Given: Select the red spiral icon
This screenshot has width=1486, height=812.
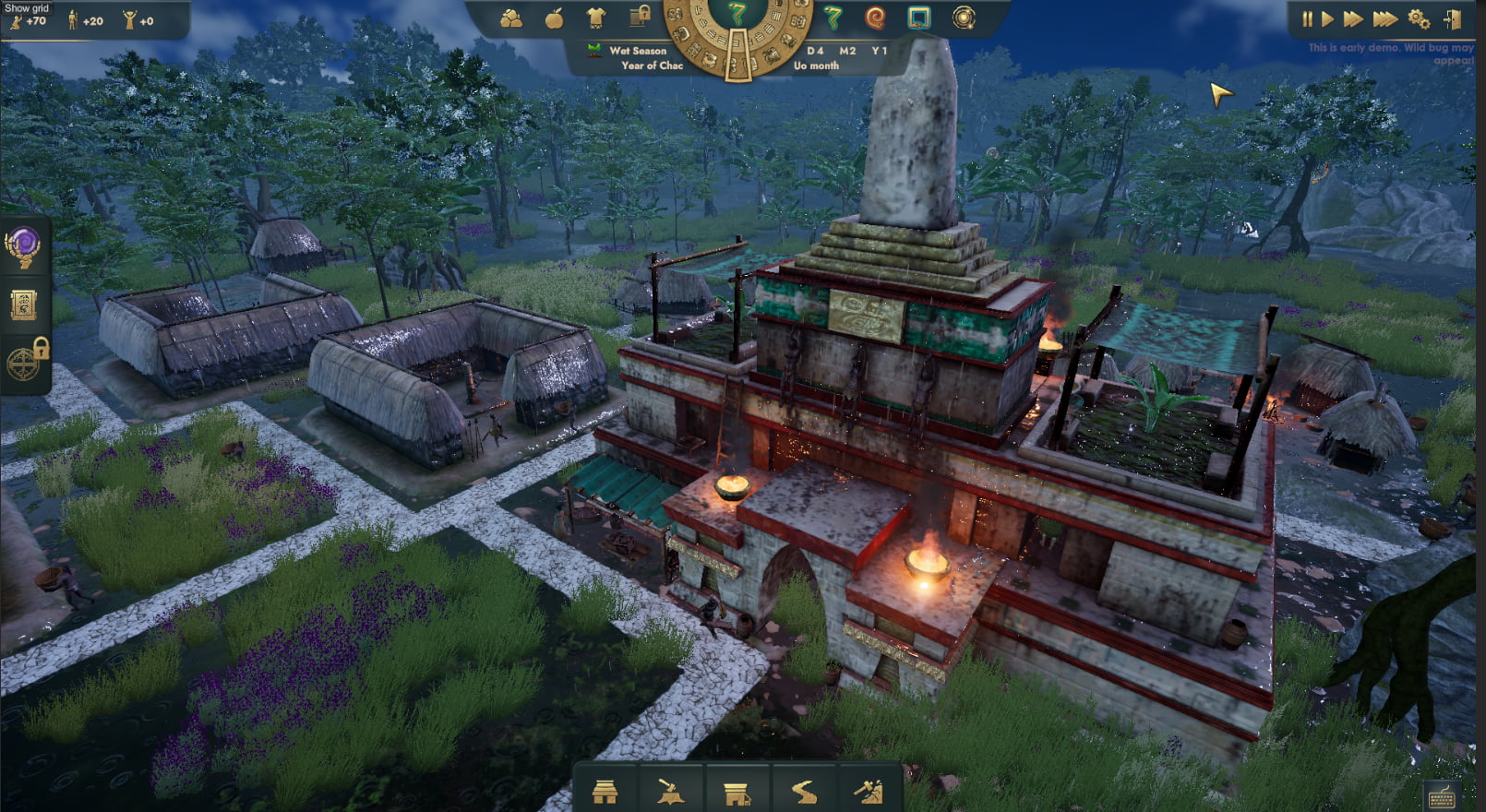Looking at the screenshot, I should (875, 18).
